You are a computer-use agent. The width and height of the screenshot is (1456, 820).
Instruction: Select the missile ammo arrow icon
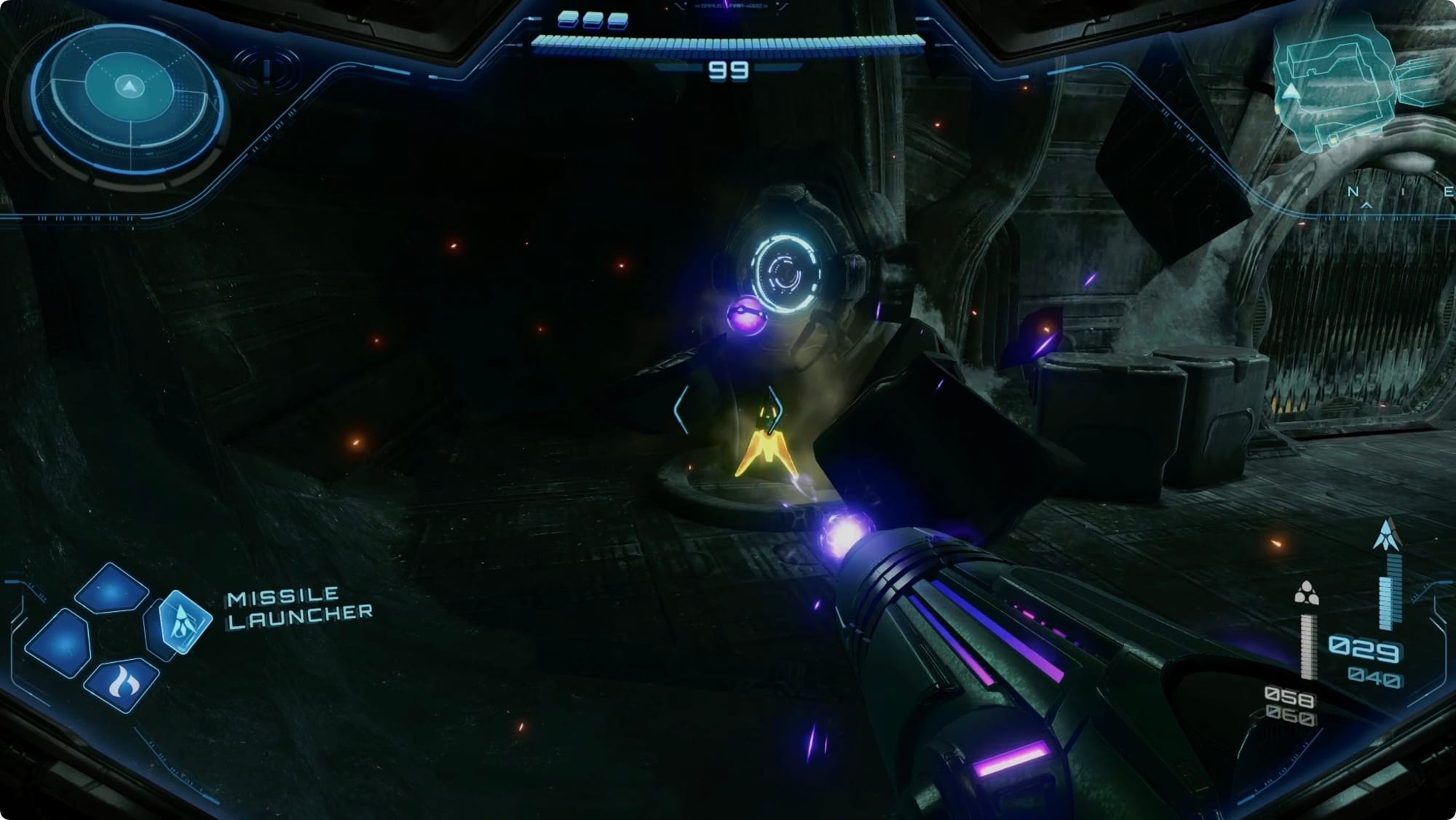(x=1386, y=535)
